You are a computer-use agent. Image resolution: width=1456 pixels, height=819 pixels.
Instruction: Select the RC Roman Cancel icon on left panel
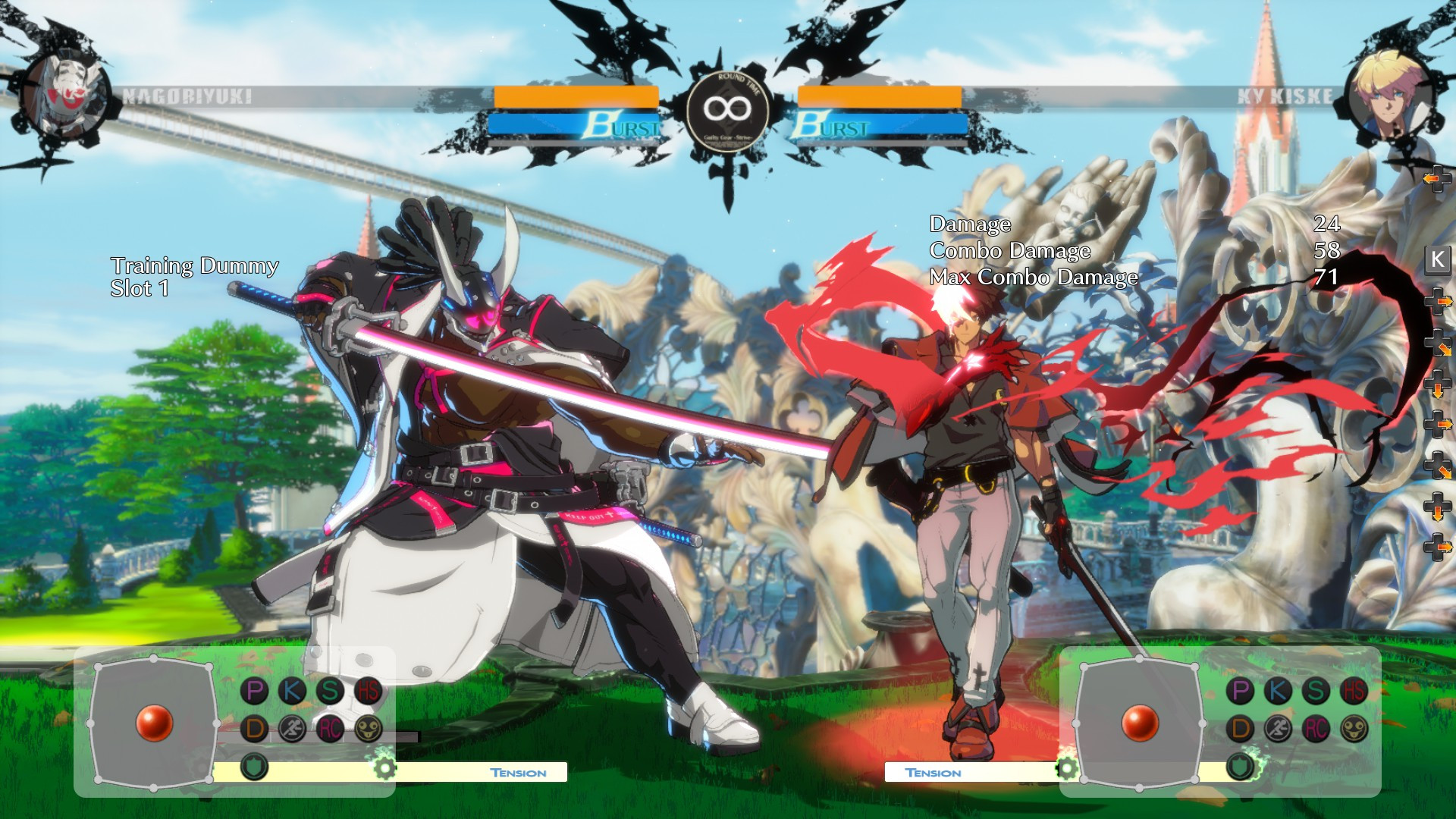pyautogui.click(x=329, y=730)
